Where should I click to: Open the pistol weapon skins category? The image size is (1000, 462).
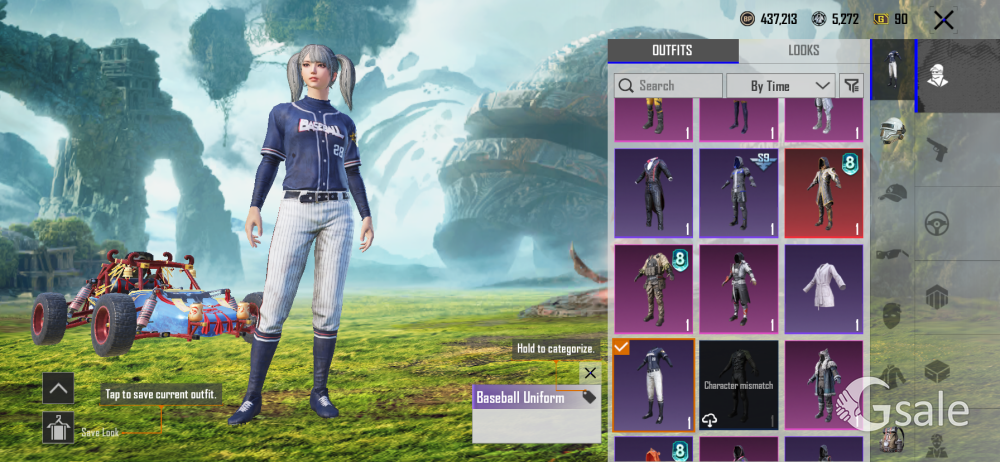point(937,150)
